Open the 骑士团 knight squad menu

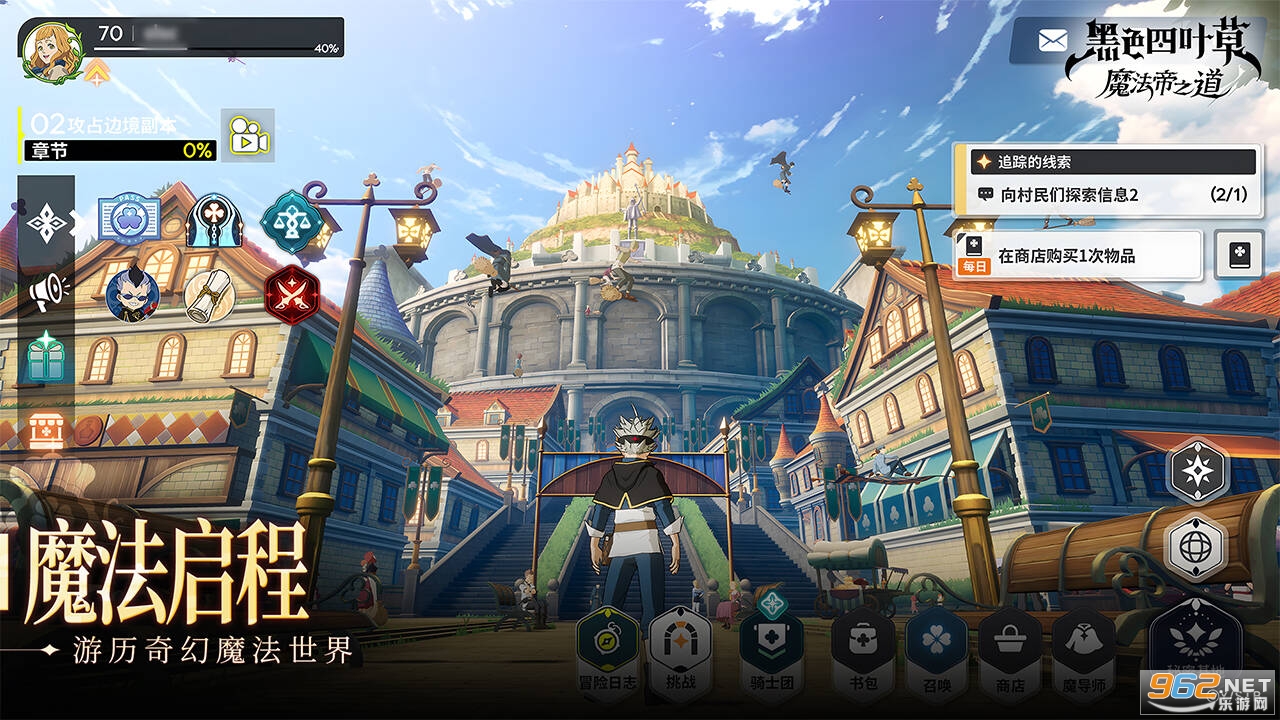click(771, 650)
